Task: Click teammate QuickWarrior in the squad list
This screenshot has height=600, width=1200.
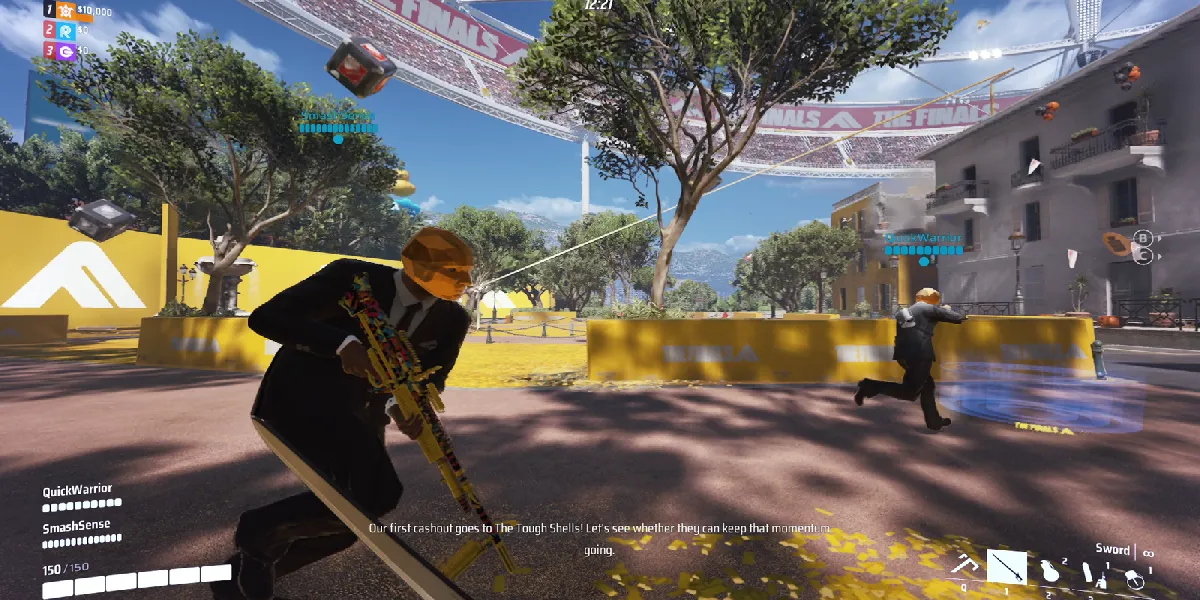Action: pyautogui.click(x=77, y=490)
